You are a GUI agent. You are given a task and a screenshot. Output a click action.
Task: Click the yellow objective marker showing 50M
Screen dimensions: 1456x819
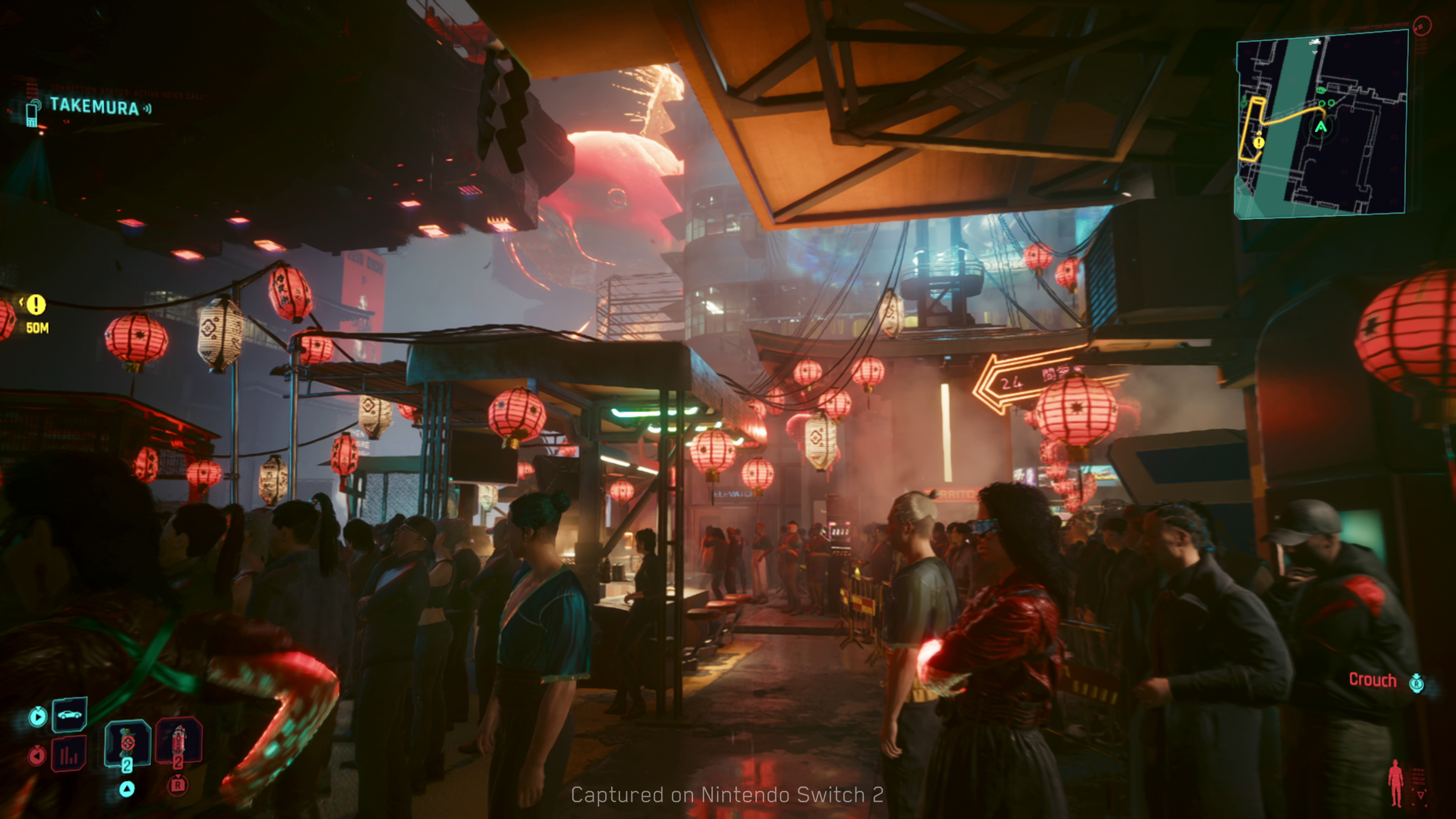36,304
